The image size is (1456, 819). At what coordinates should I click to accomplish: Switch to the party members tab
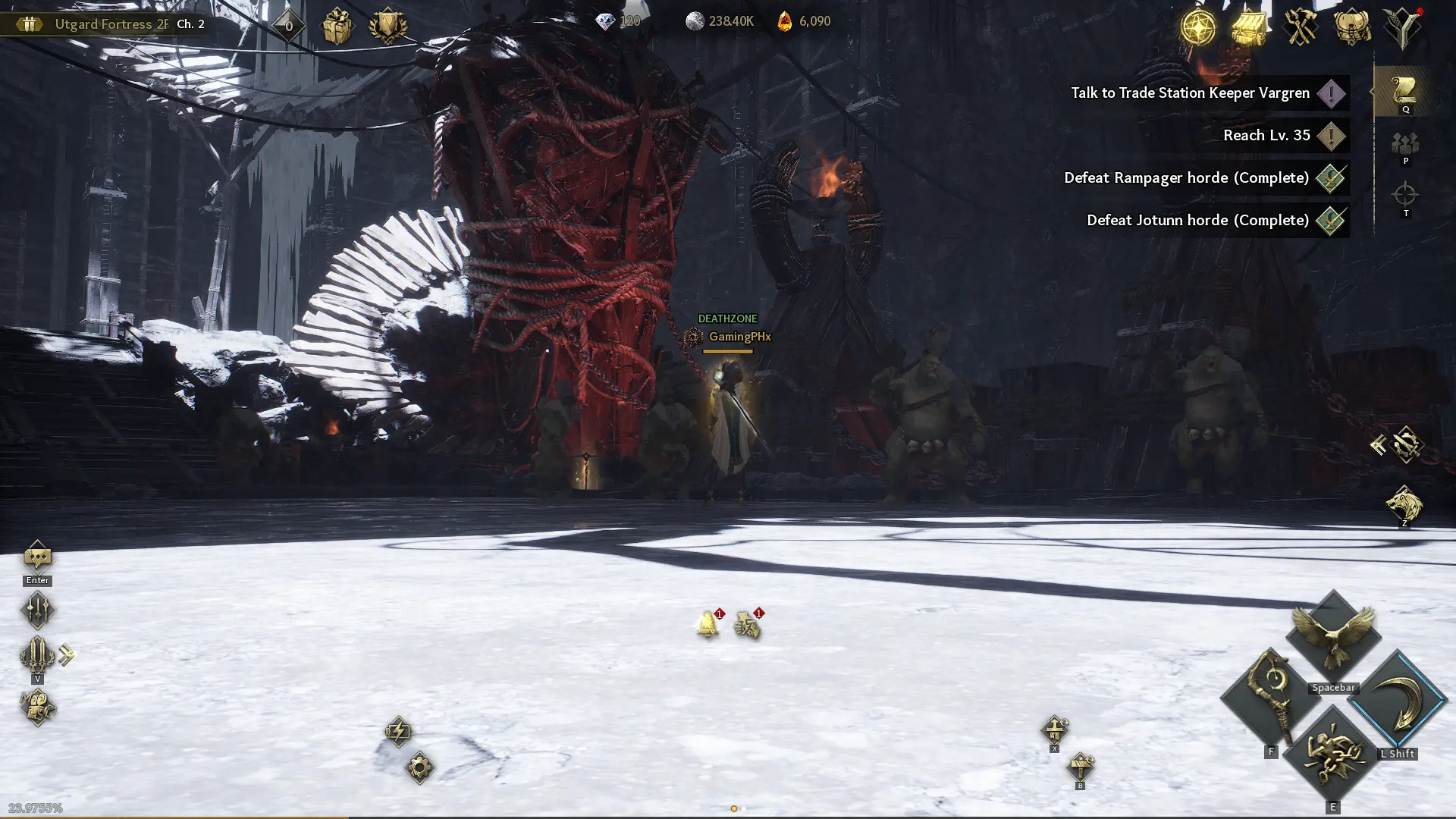(x=1404, y=144)
